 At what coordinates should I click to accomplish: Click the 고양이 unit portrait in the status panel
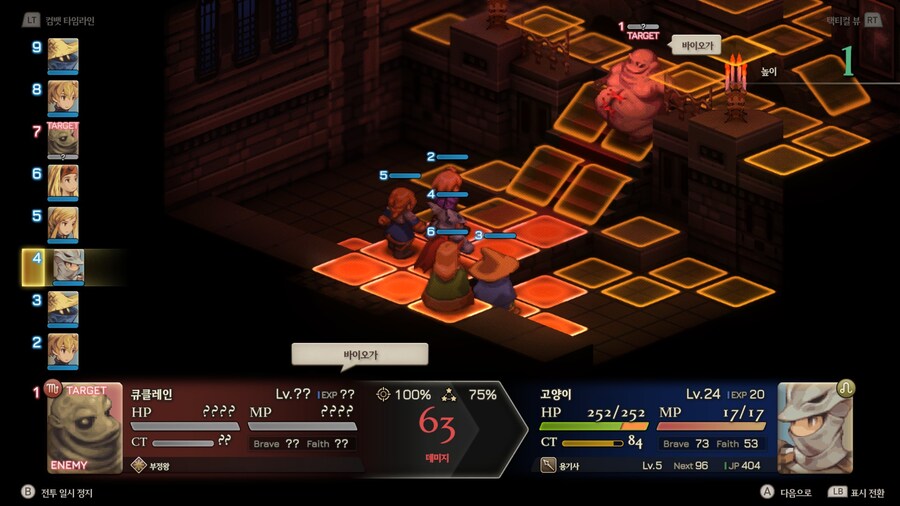[815, 428]
